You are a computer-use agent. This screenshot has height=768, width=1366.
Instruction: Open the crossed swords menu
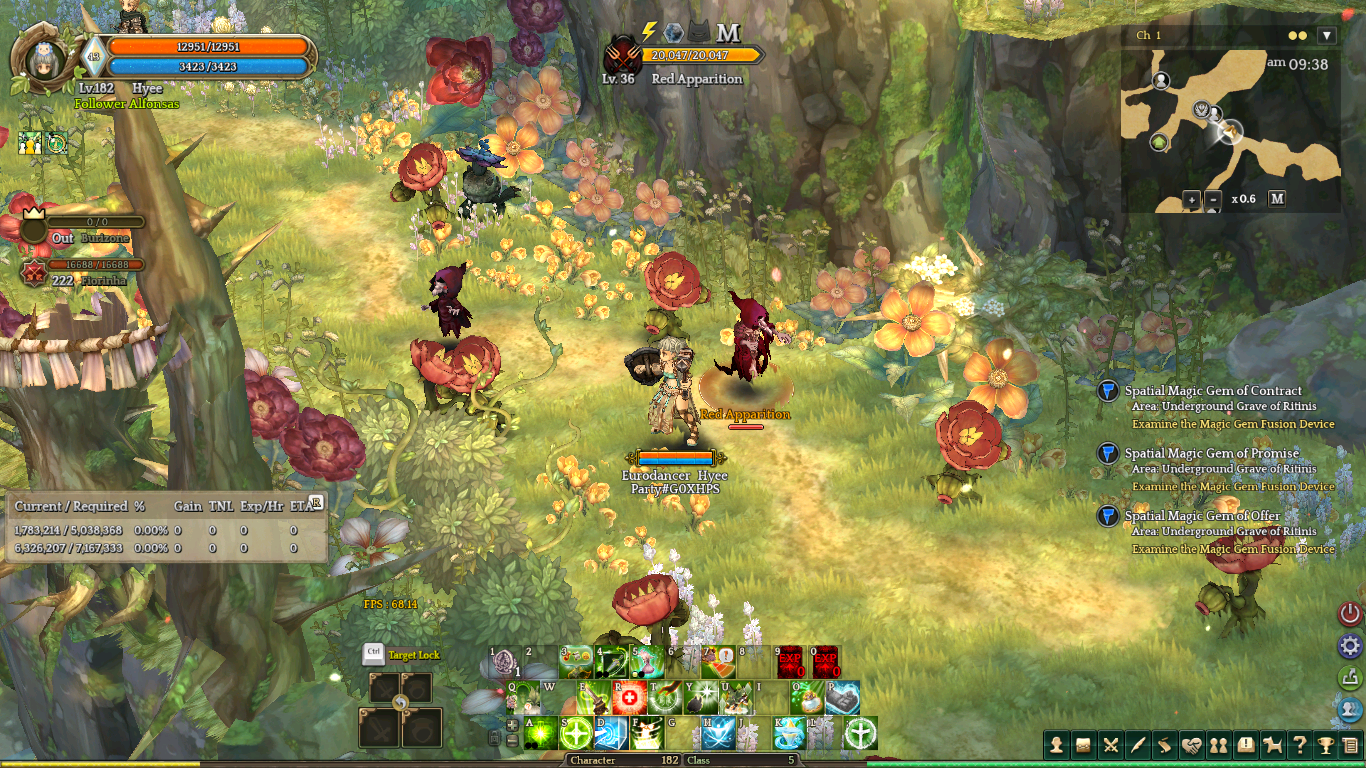[x=1111, y=745]
